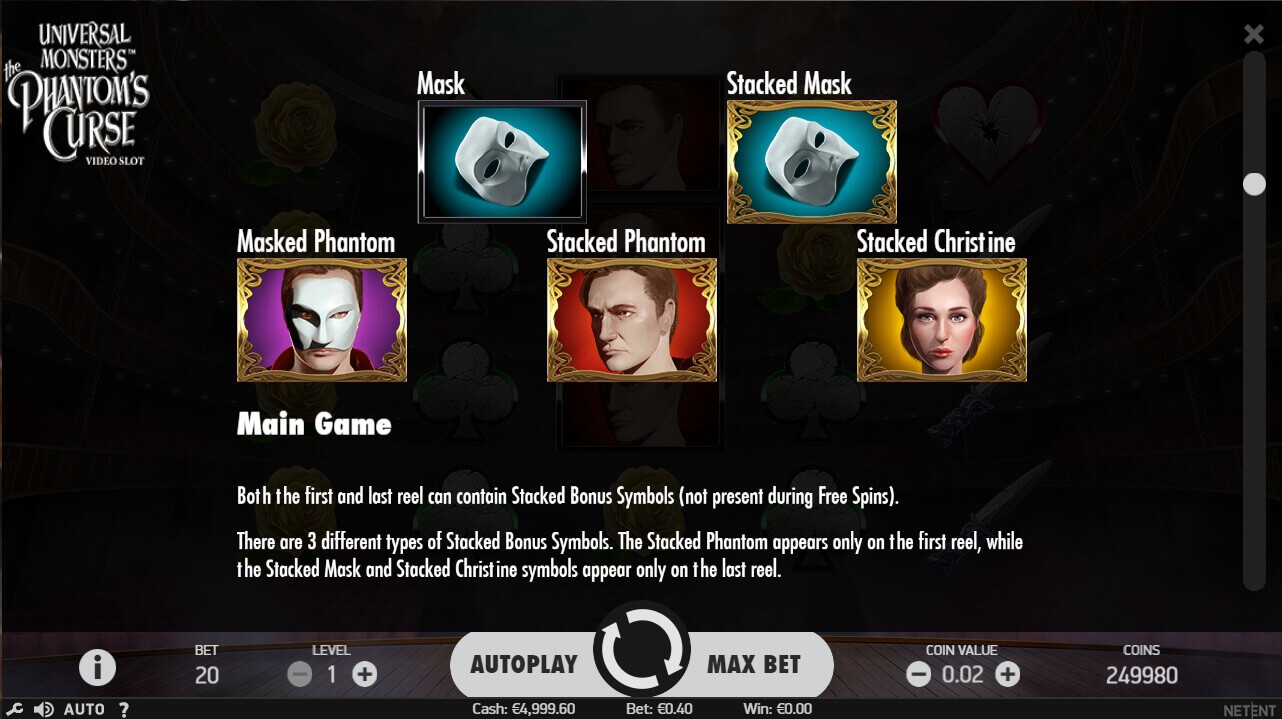Close the paytable info screen
Viewport: 1282px width, 719px height.
tap(1253, 35)
